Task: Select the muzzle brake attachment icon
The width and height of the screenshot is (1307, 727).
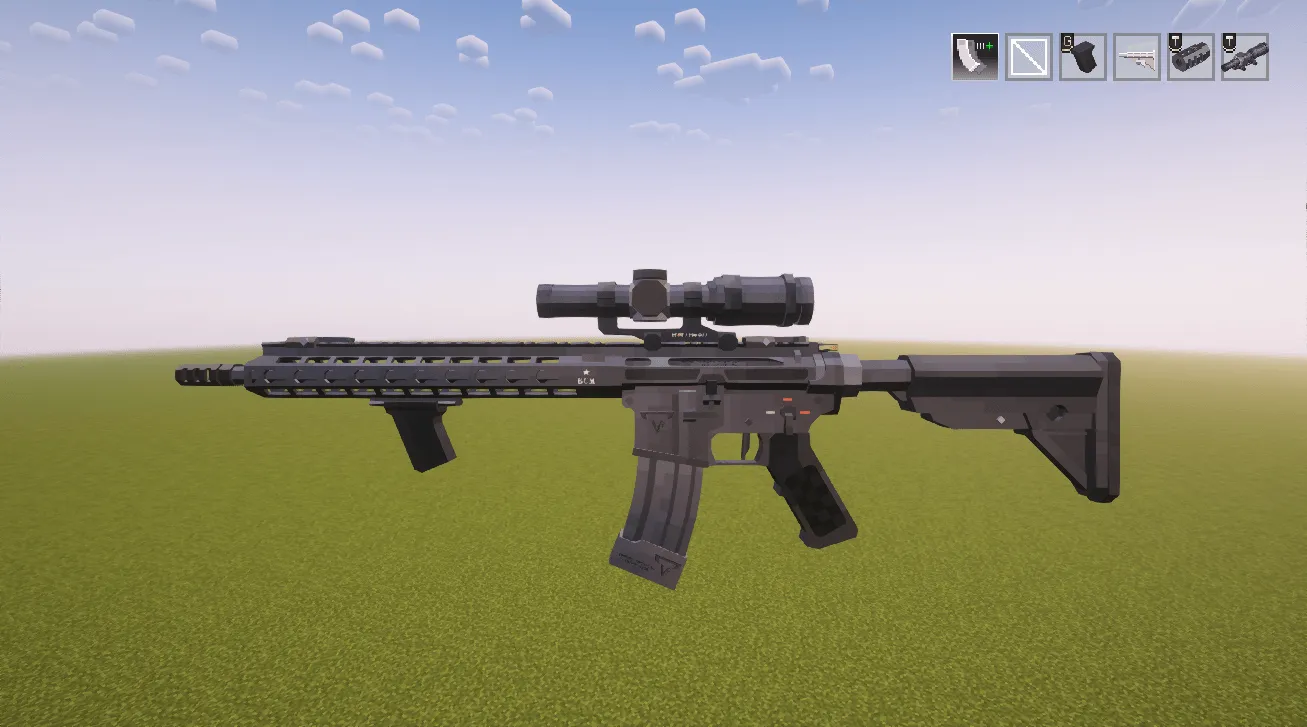Action: 1193,57
